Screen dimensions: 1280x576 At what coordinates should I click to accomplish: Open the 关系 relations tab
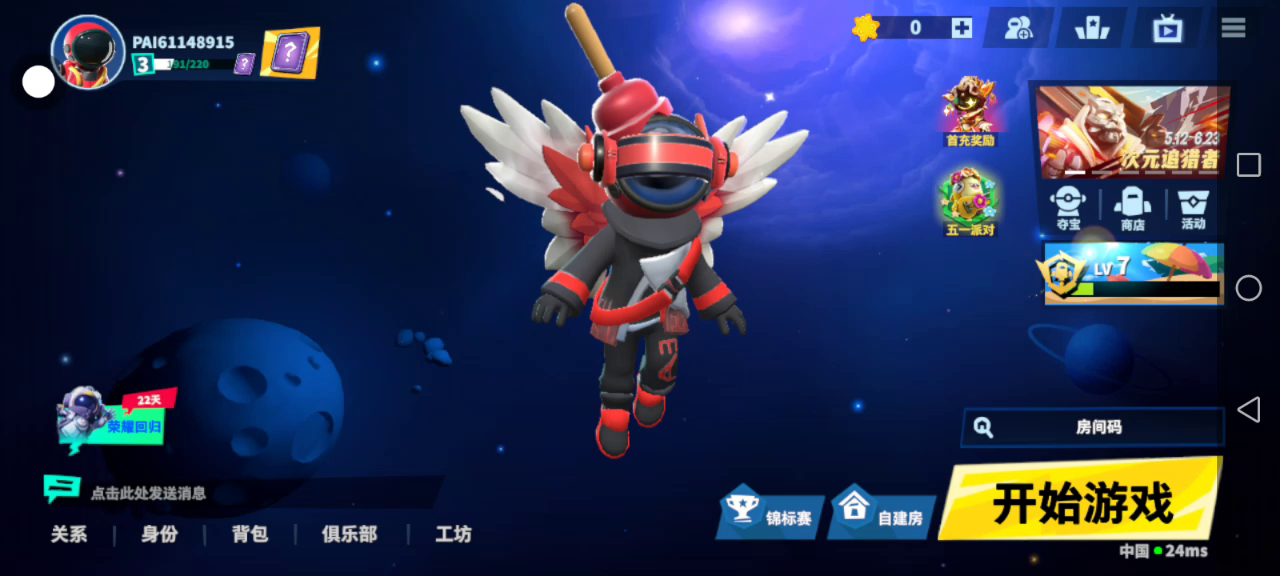[x=69, y=534]
